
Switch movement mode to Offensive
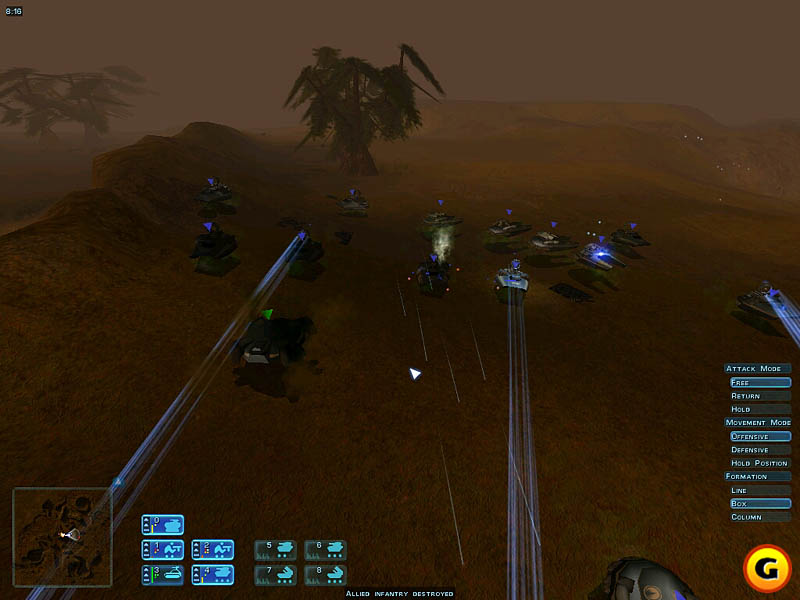[759, 436]
